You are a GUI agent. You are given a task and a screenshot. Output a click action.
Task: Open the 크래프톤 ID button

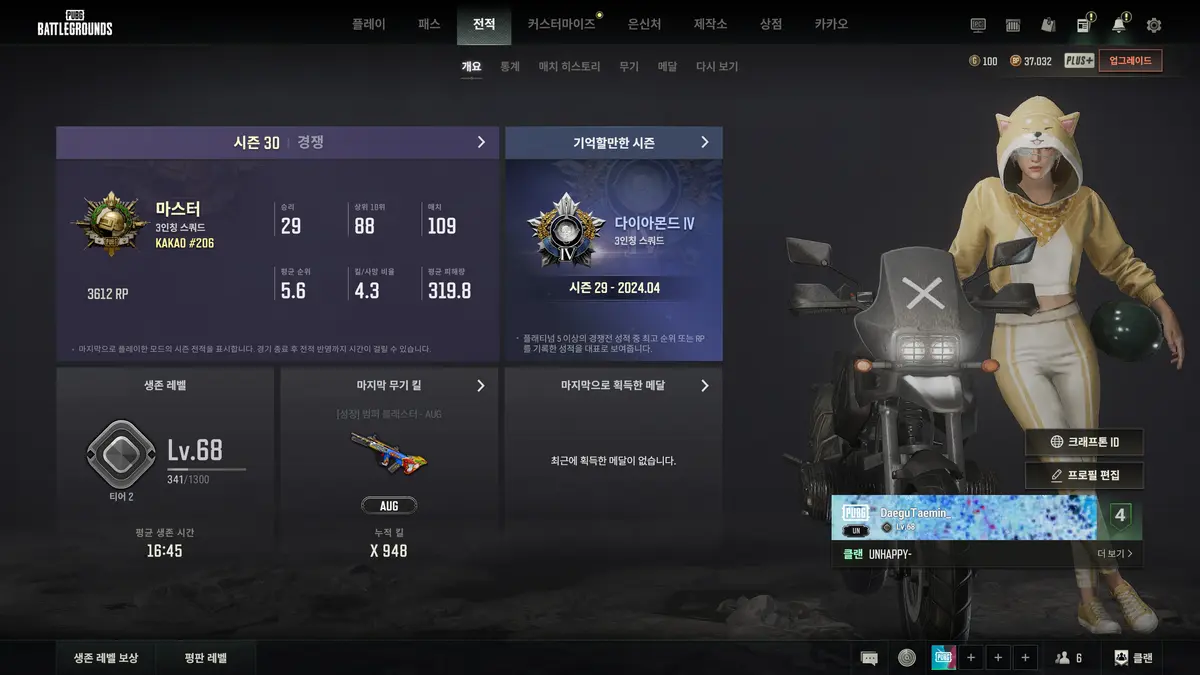1084,442
